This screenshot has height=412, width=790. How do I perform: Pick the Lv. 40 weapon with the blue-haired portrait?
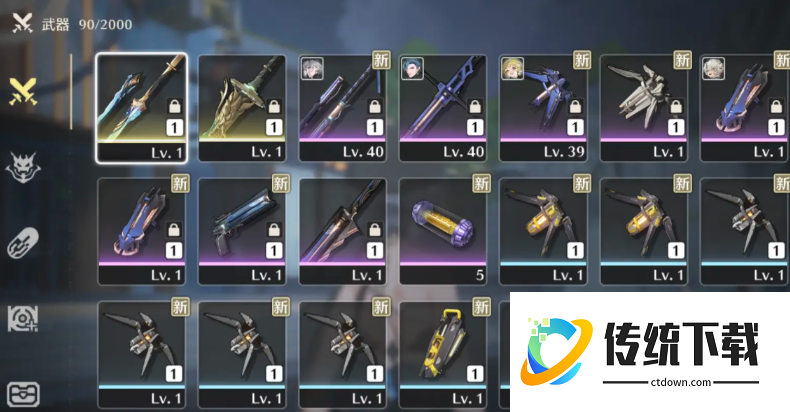(x=442, y=106)
